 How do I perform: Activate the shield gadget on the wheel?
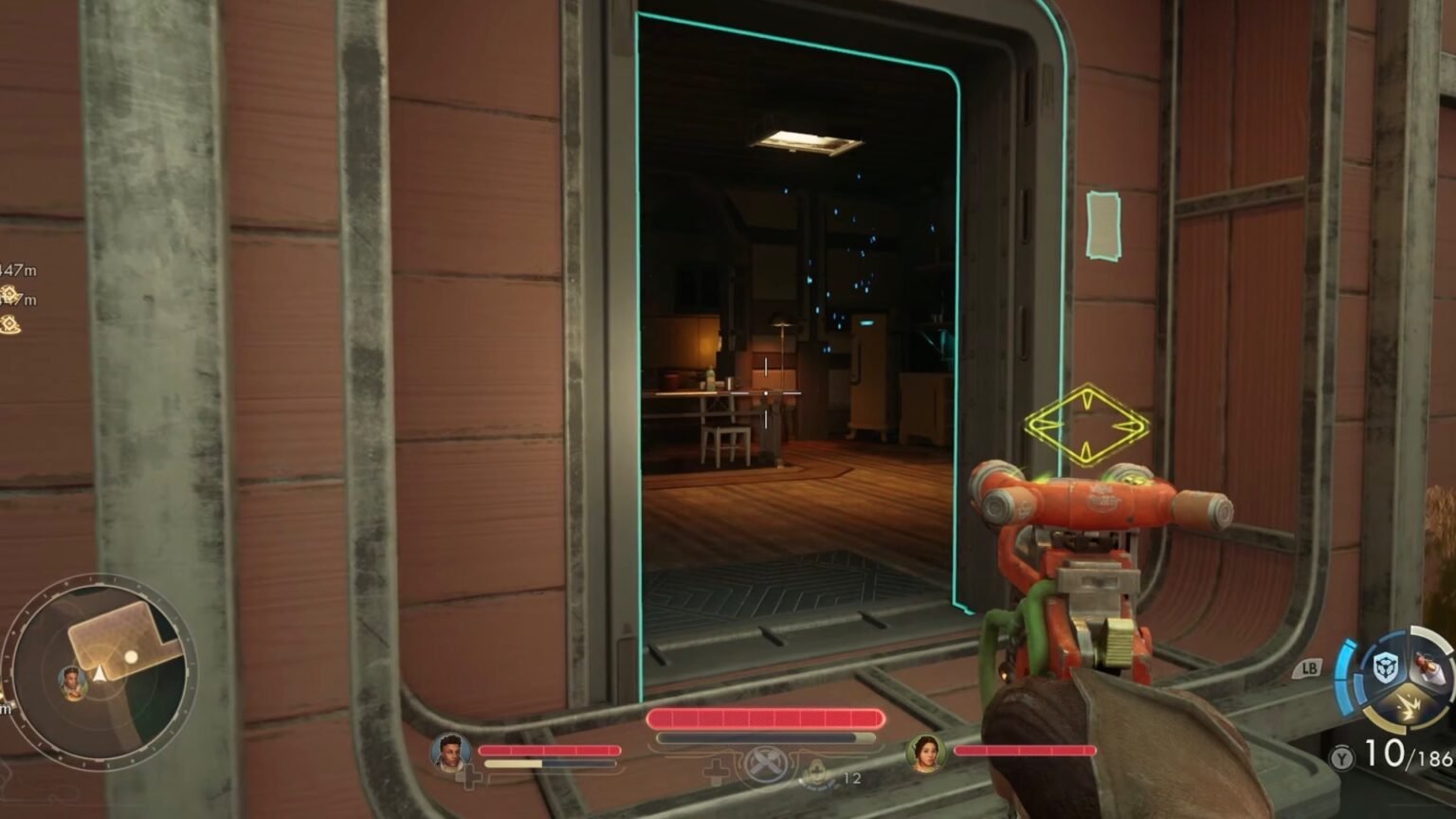click(x=1387, y=668)
